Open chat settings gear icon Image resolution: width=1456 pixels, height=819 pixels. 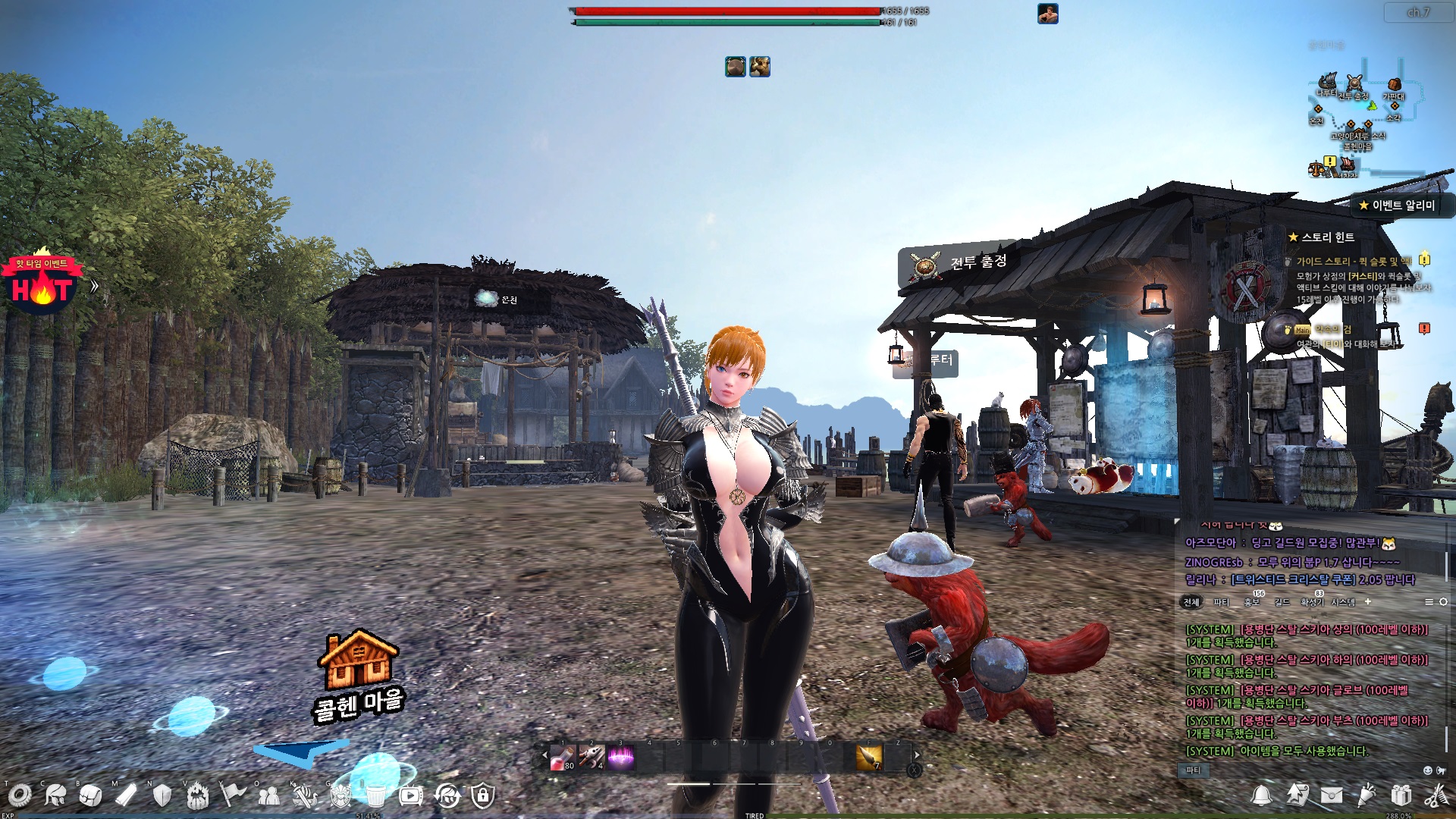coord(1443,601)
